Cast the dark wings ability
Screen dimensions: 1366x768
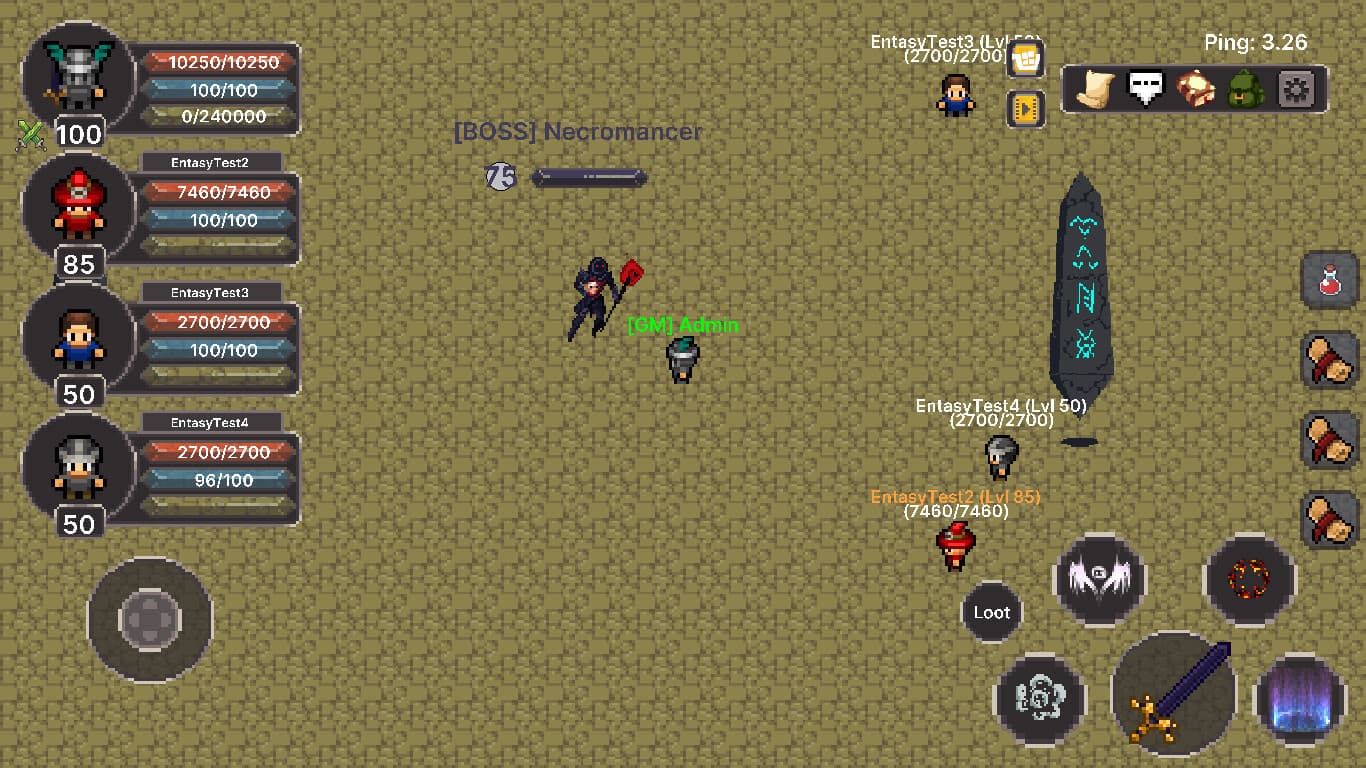tap(1098, 580)
